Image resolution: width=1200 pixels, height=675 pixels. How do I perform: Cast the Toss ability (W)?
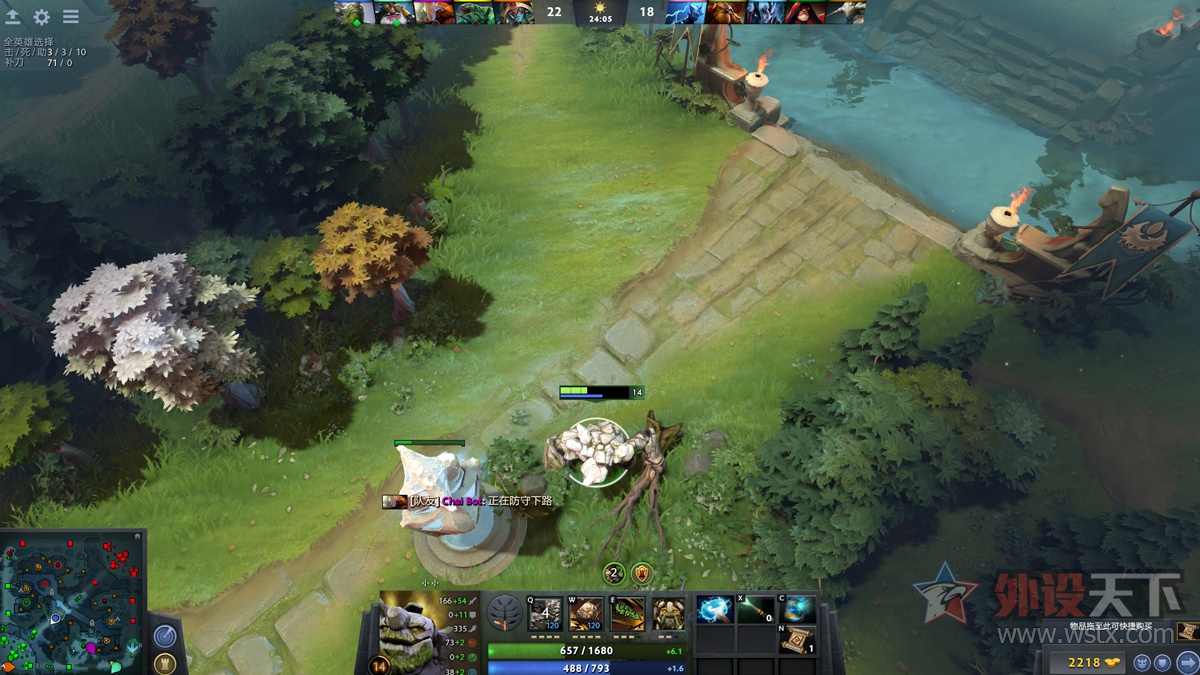pyautogui.click(x=586, y=614)
